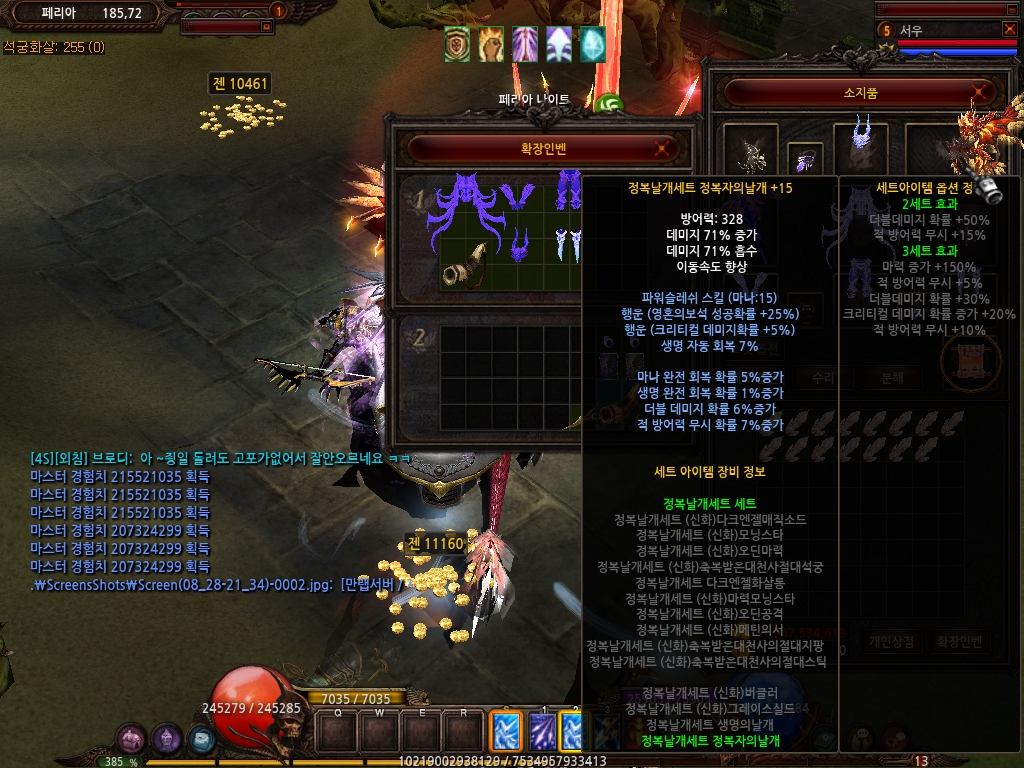Close the 확장인벤 extended inventory window
1024x768 pixels.
(x=661, y=150)
